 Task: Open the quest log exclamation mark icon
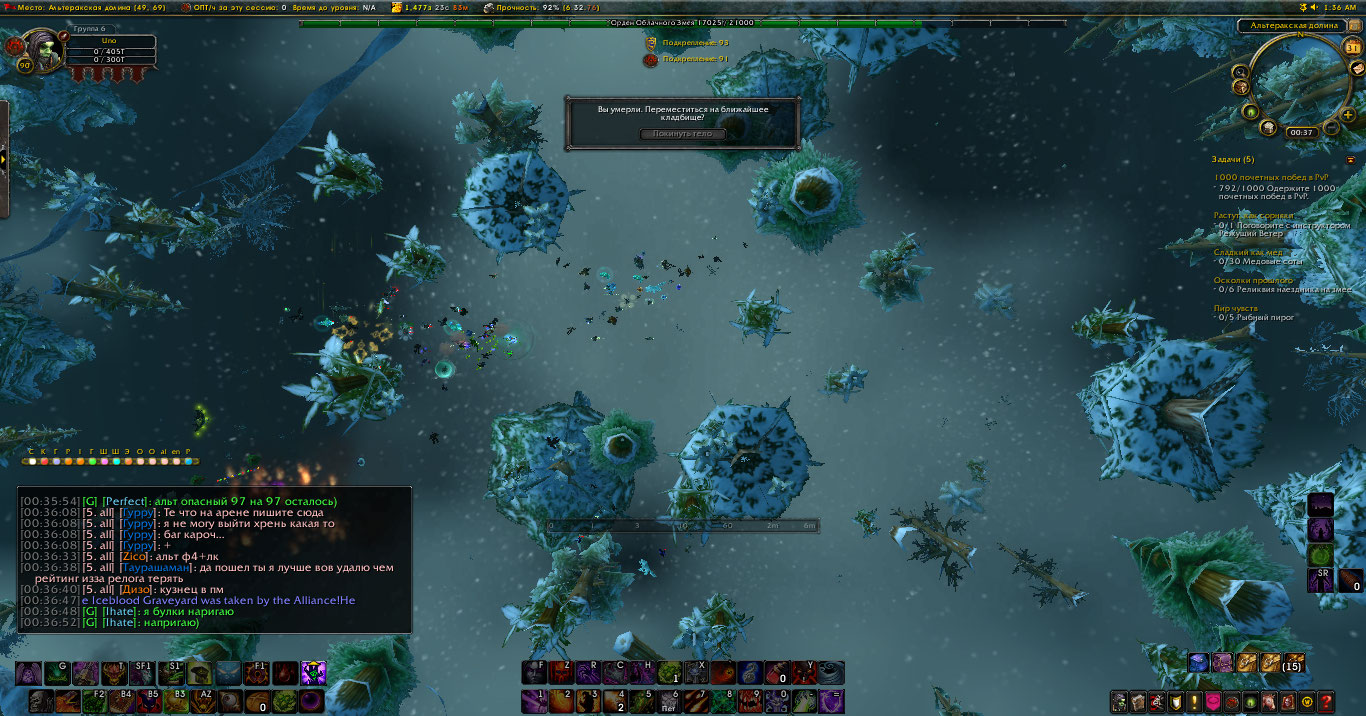1194,702
